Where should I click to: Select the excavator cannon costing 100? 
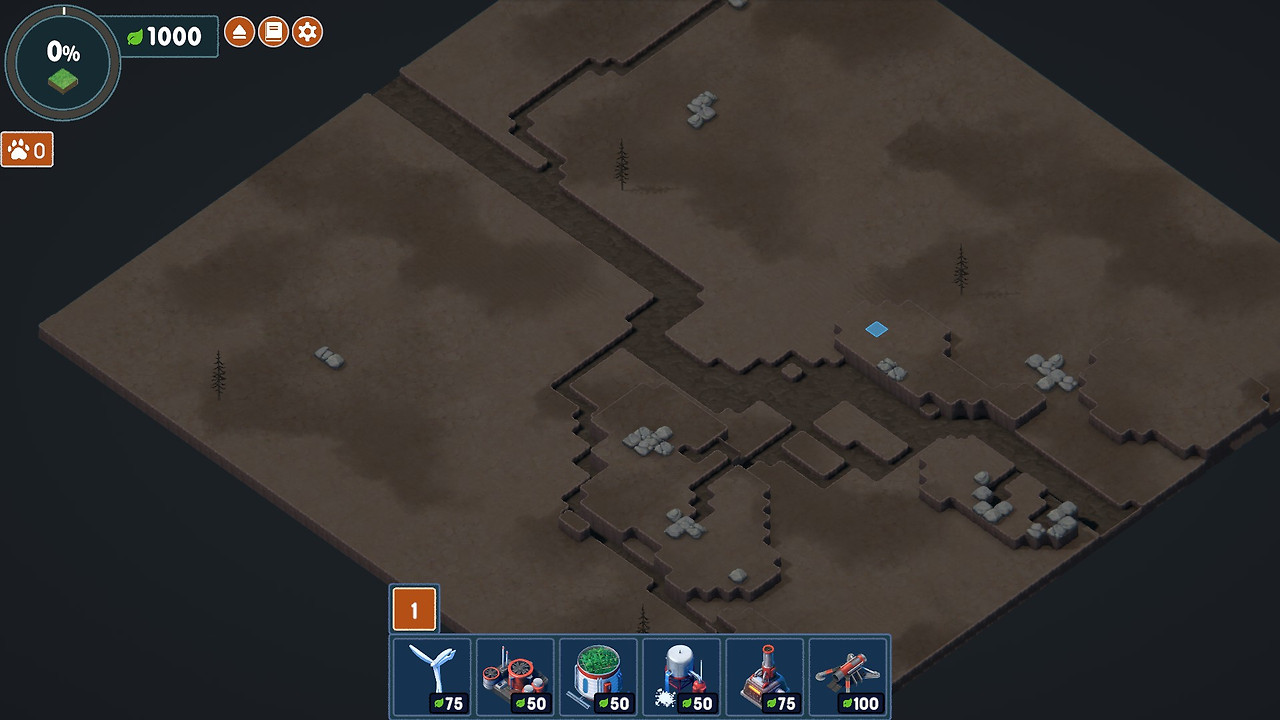tap(848, 677)
